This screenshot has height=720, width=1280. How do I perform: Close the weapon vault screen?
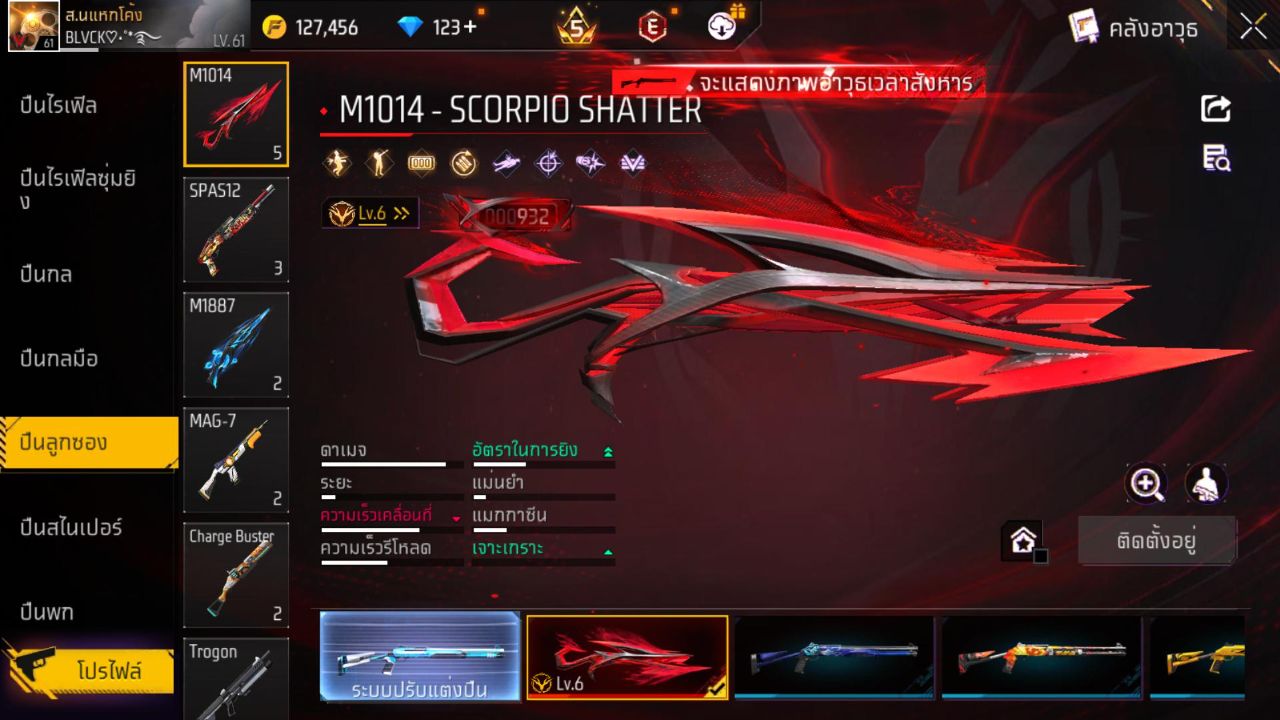(x=1253, y=27)
